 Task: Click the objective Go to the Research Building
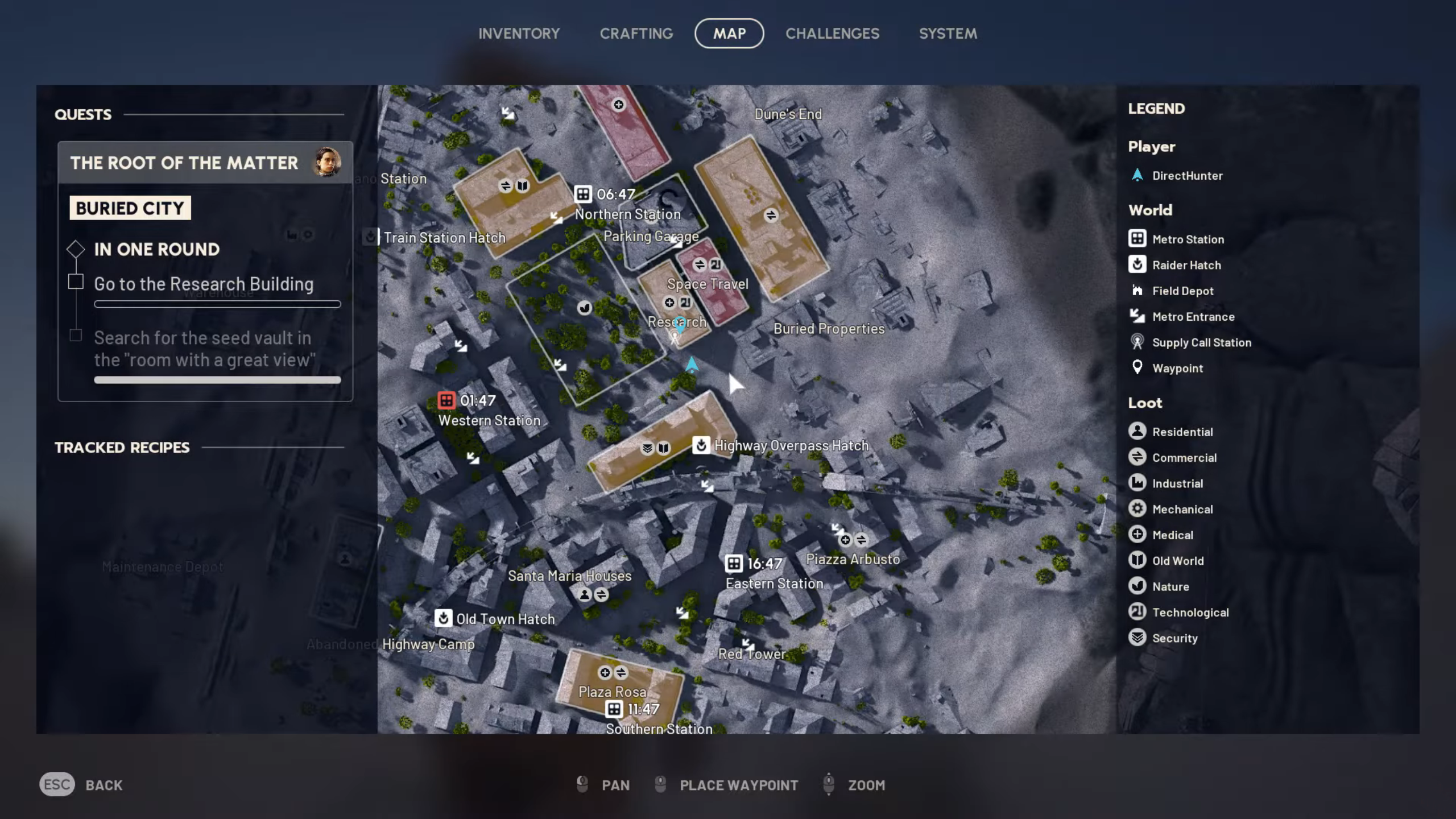tap(204, 284)
